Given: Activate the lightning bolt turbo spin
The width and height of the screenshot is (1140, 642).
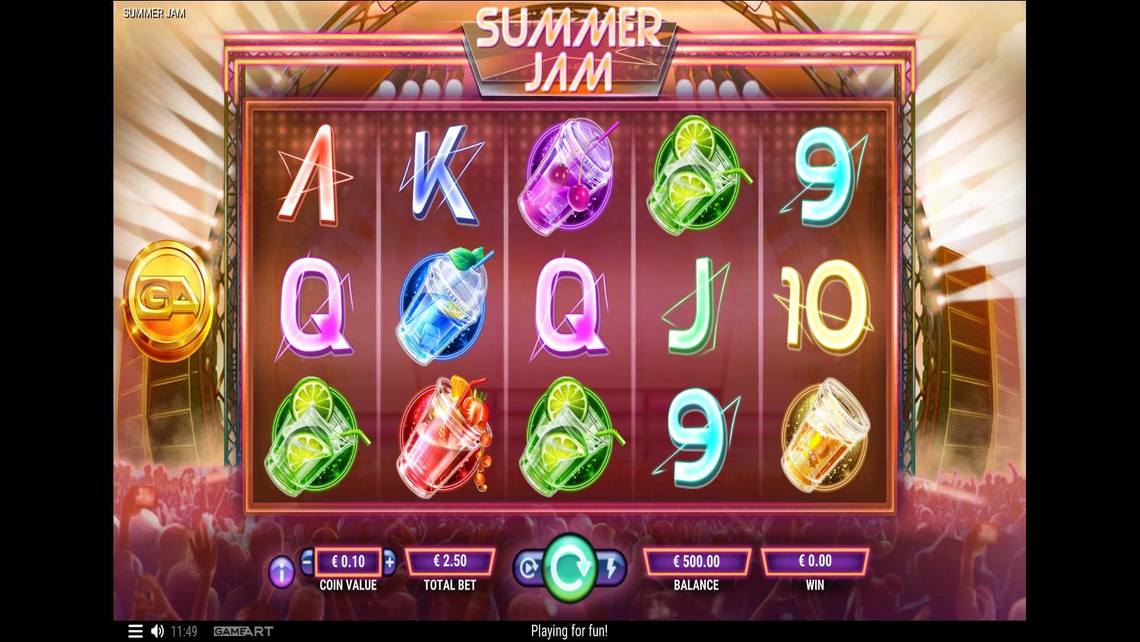Looking at the screenshot, I should [612, 569].
